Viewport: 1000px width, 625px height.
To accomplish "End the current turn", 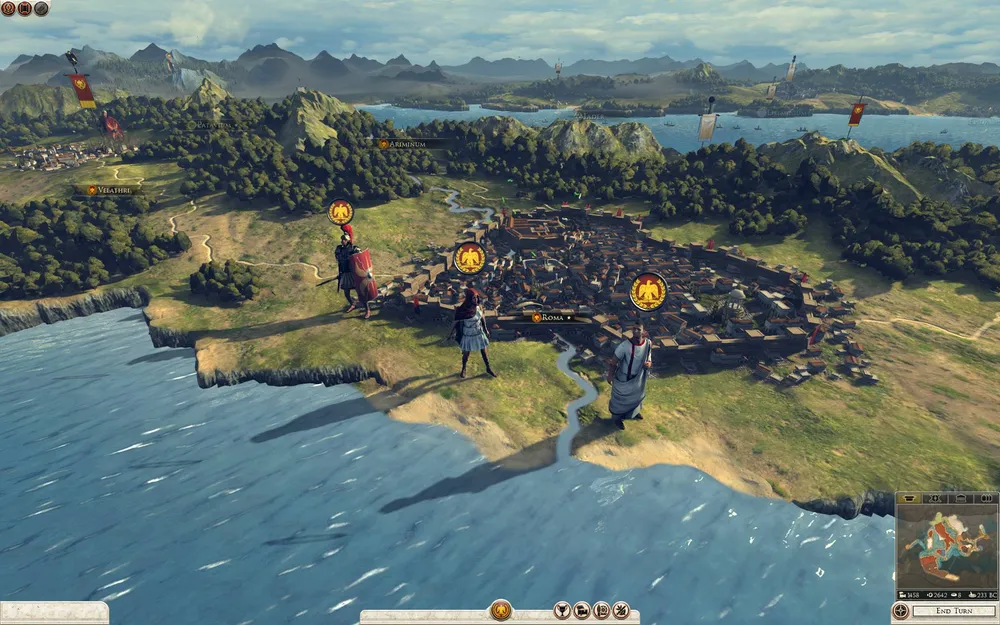I will [x=953, y=611].
